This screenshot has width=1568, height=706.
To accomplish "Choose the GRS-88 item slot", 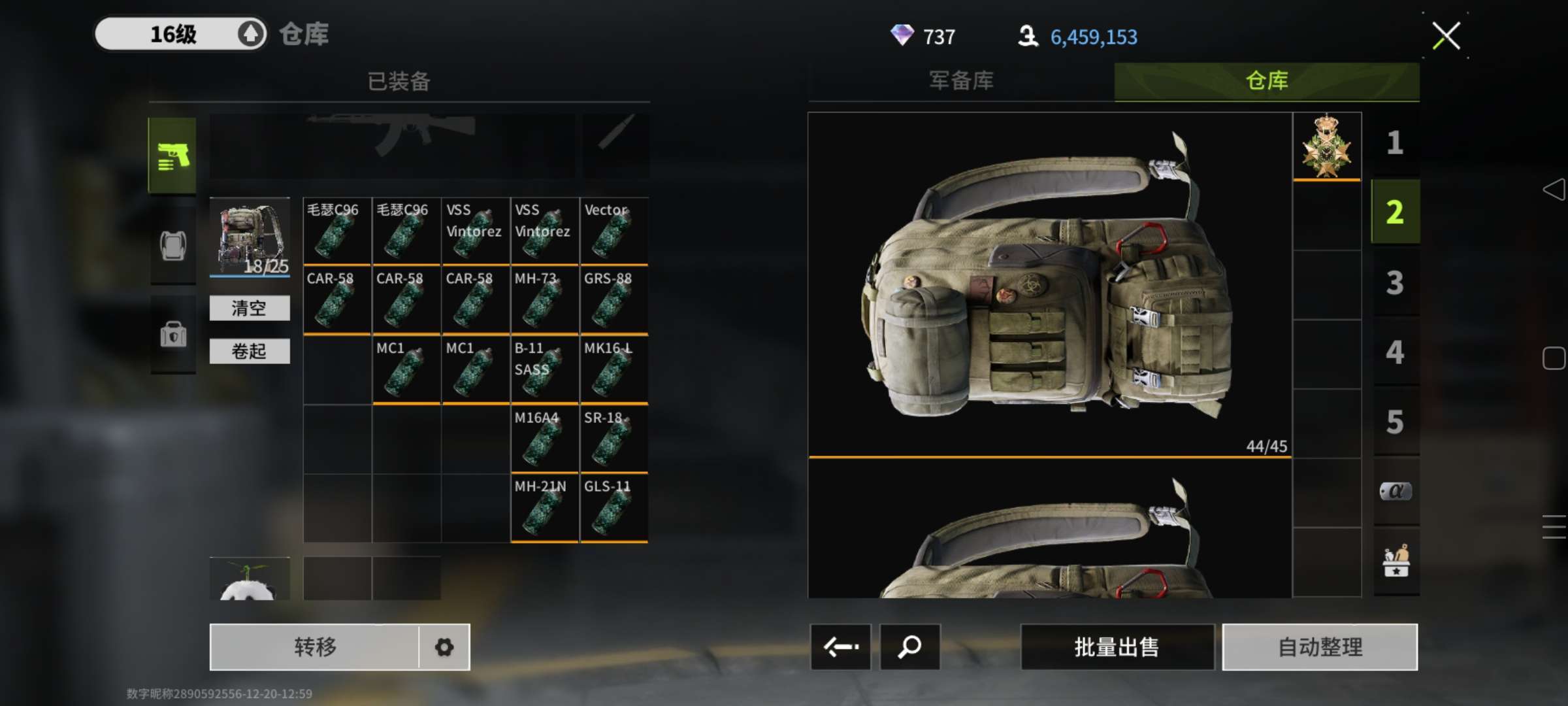I will pyautogui.click(x=613, y=301).
